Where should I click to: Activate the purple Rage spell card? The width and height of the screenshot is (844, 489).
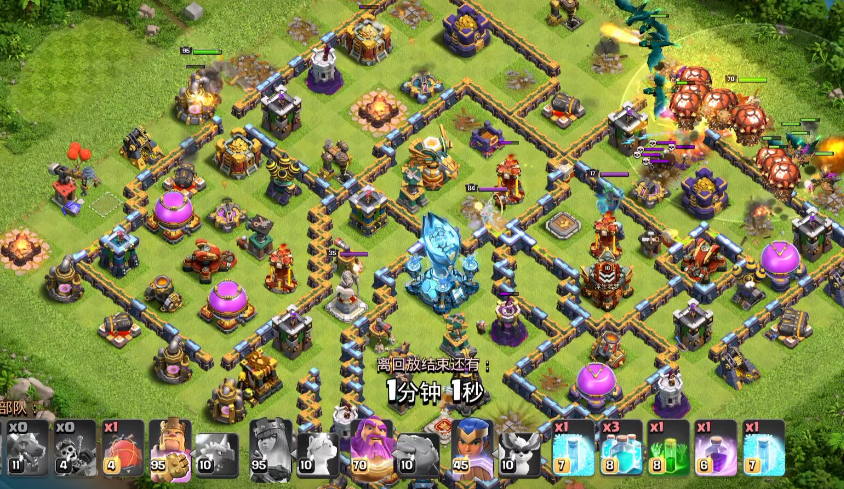tap(717, 446)
